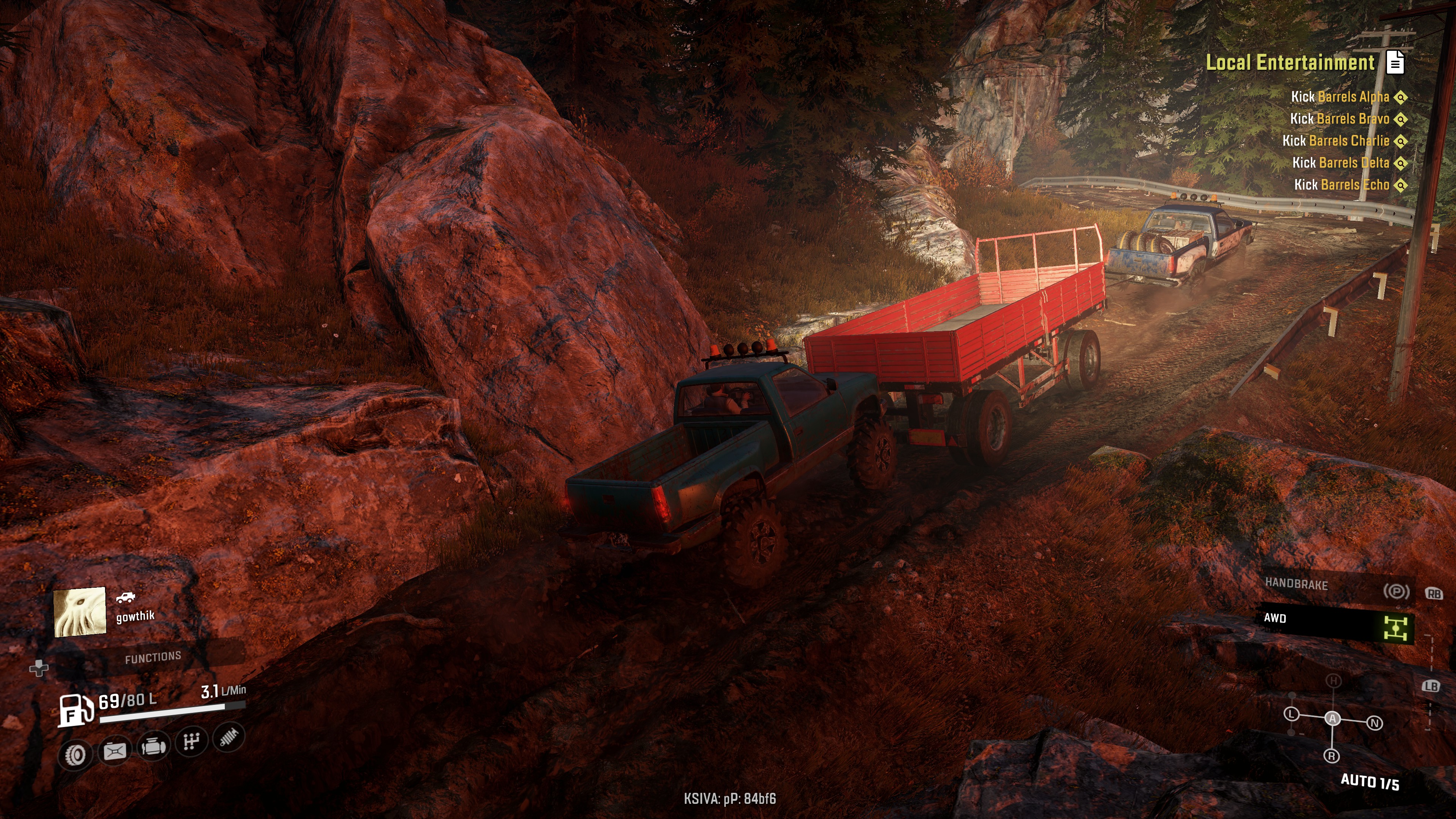Choose the Kick Barrels Charlie objective
1456x819 pixels.
coord(1335,141)
